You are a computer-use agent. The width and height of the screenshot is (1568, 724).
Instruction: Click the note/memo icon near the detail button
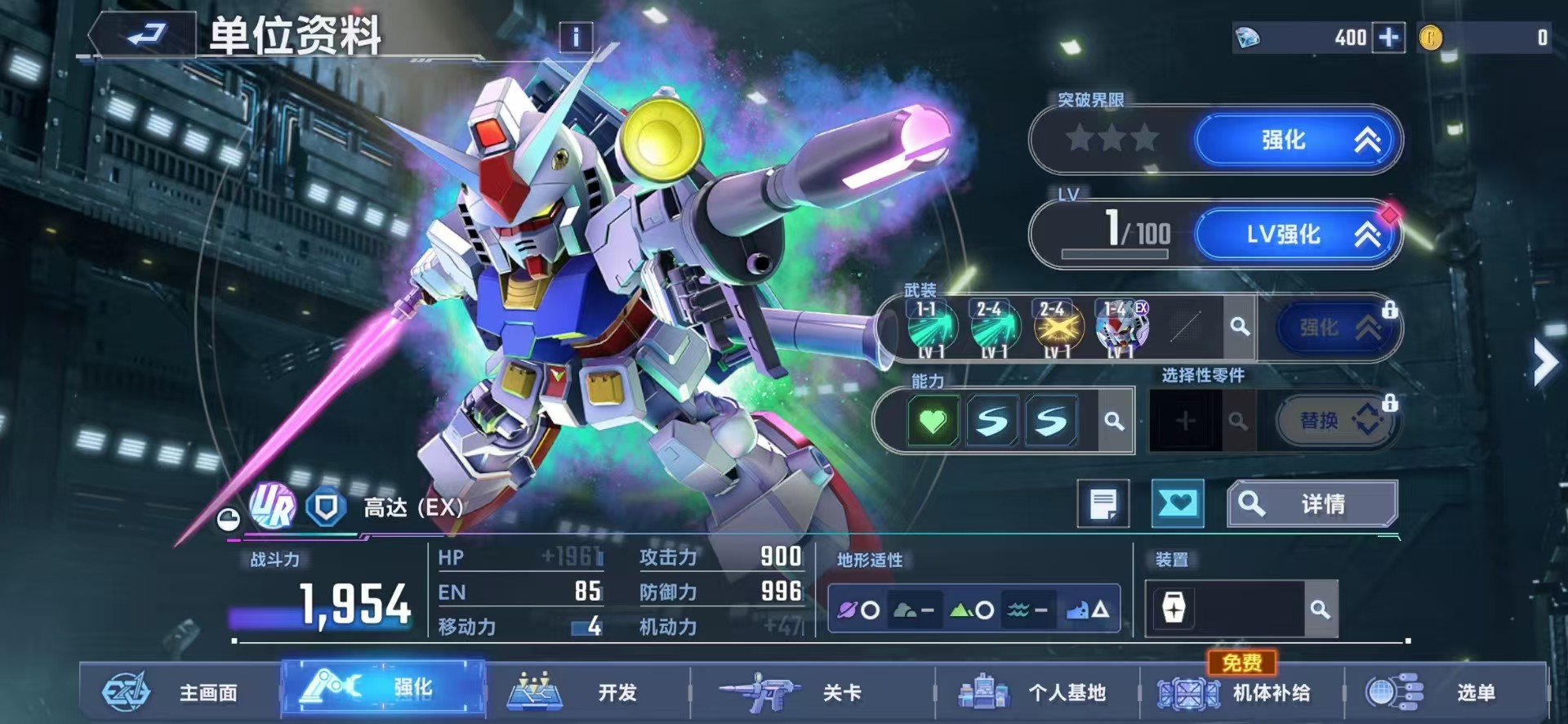click(x=1104, y=503)
